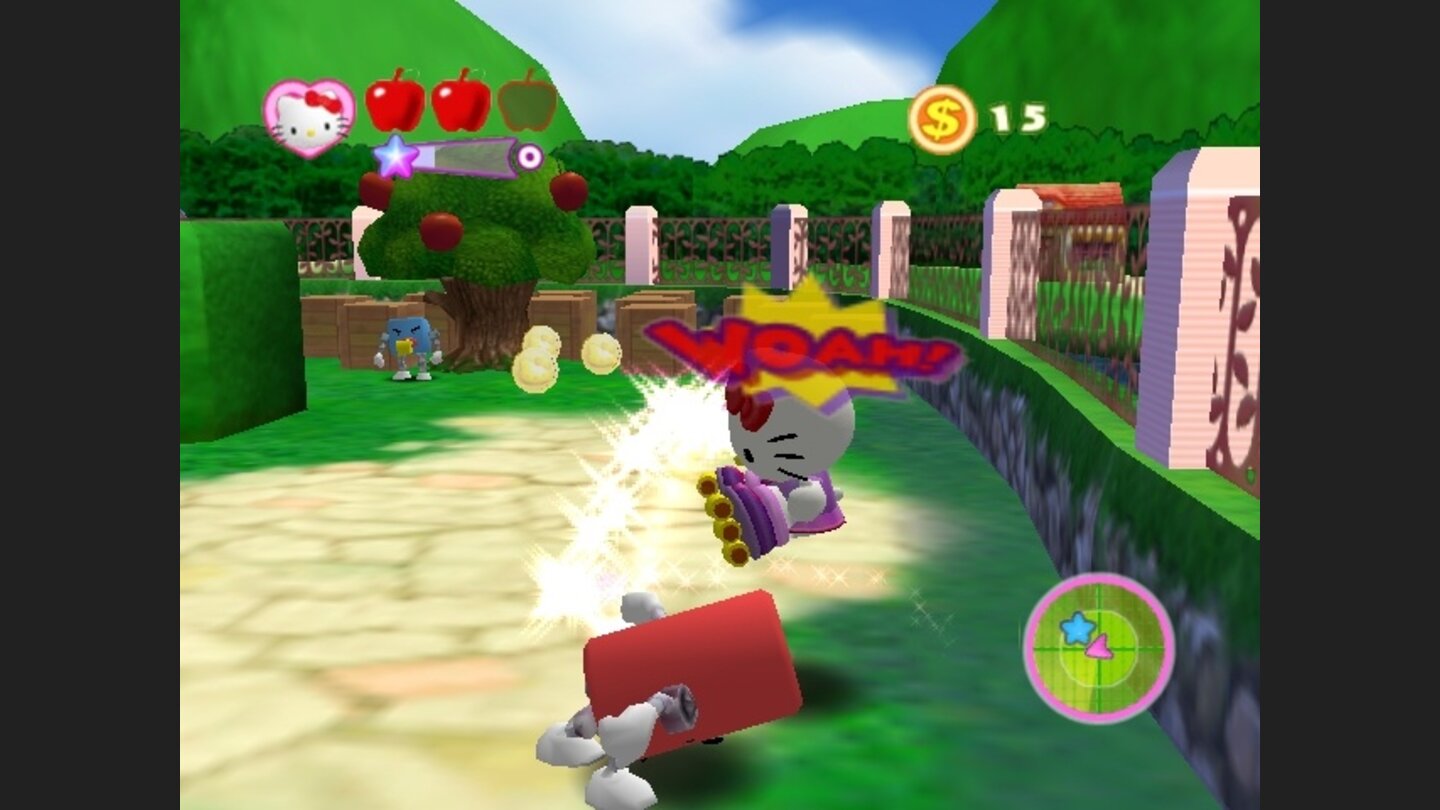Click the gold dollar coin icon
This screenshot has height=810, width=1440.
[941, 119]
